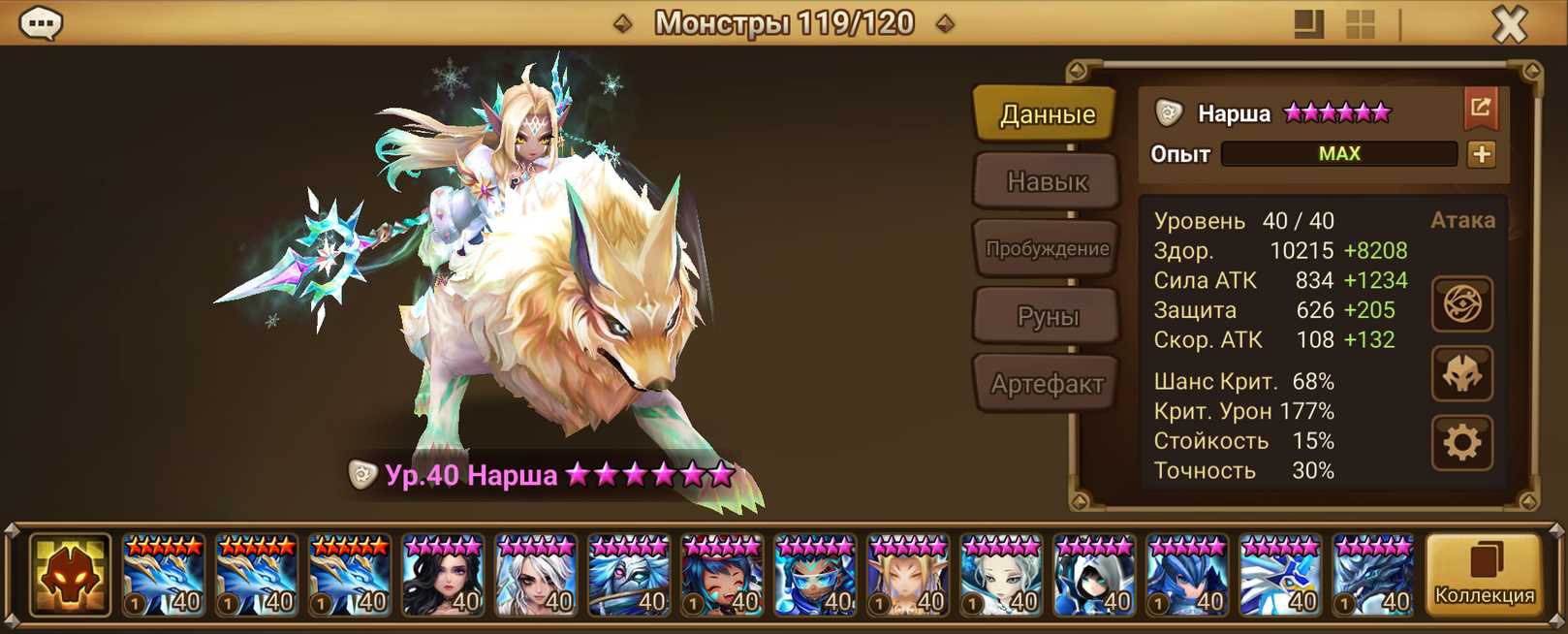The height and width of the screenshot is (634, 1568).
Task: Click the gear settings button
Action: pos(1461,443)
